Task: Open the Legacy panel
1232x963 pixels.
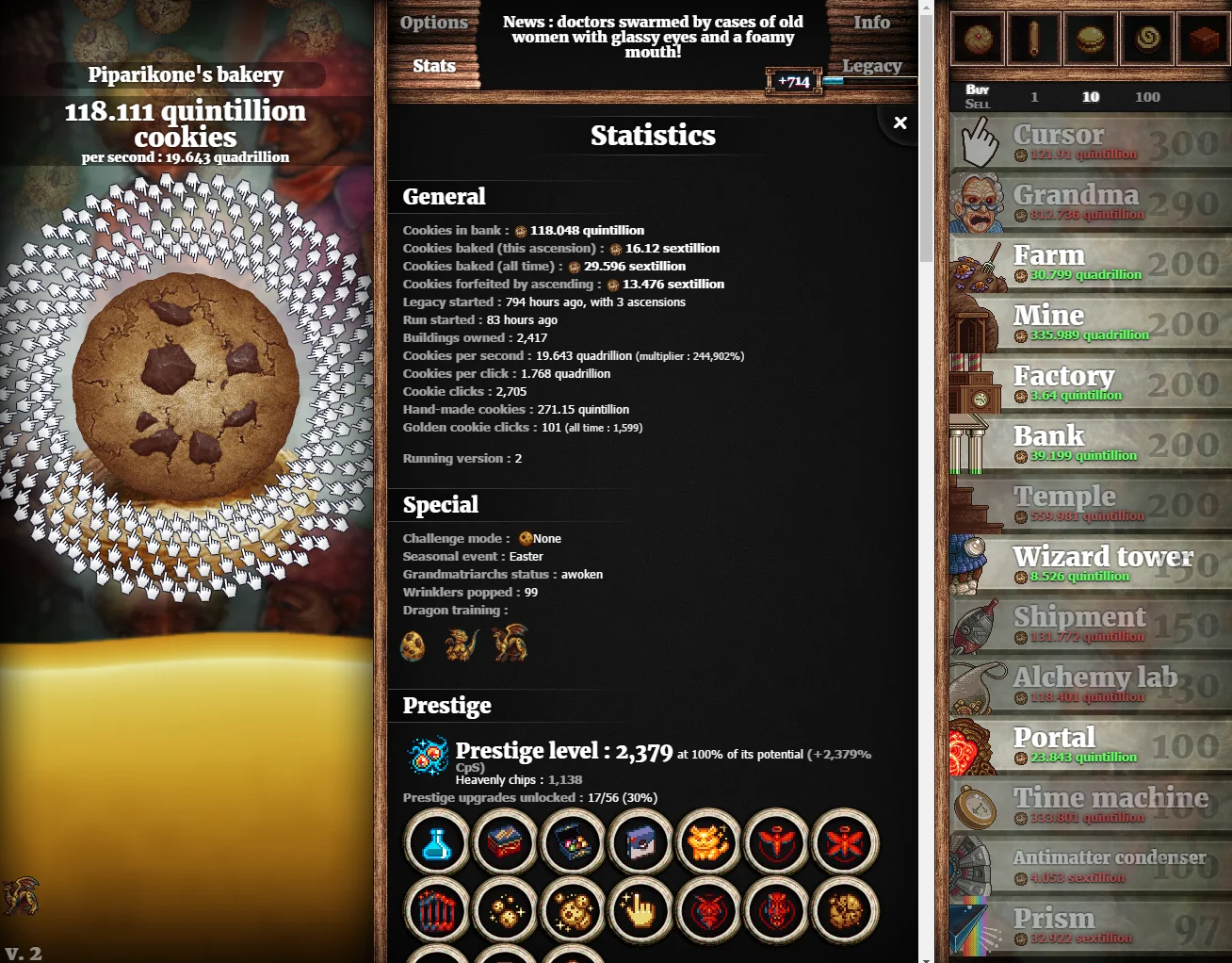Action: coord(873,66)
